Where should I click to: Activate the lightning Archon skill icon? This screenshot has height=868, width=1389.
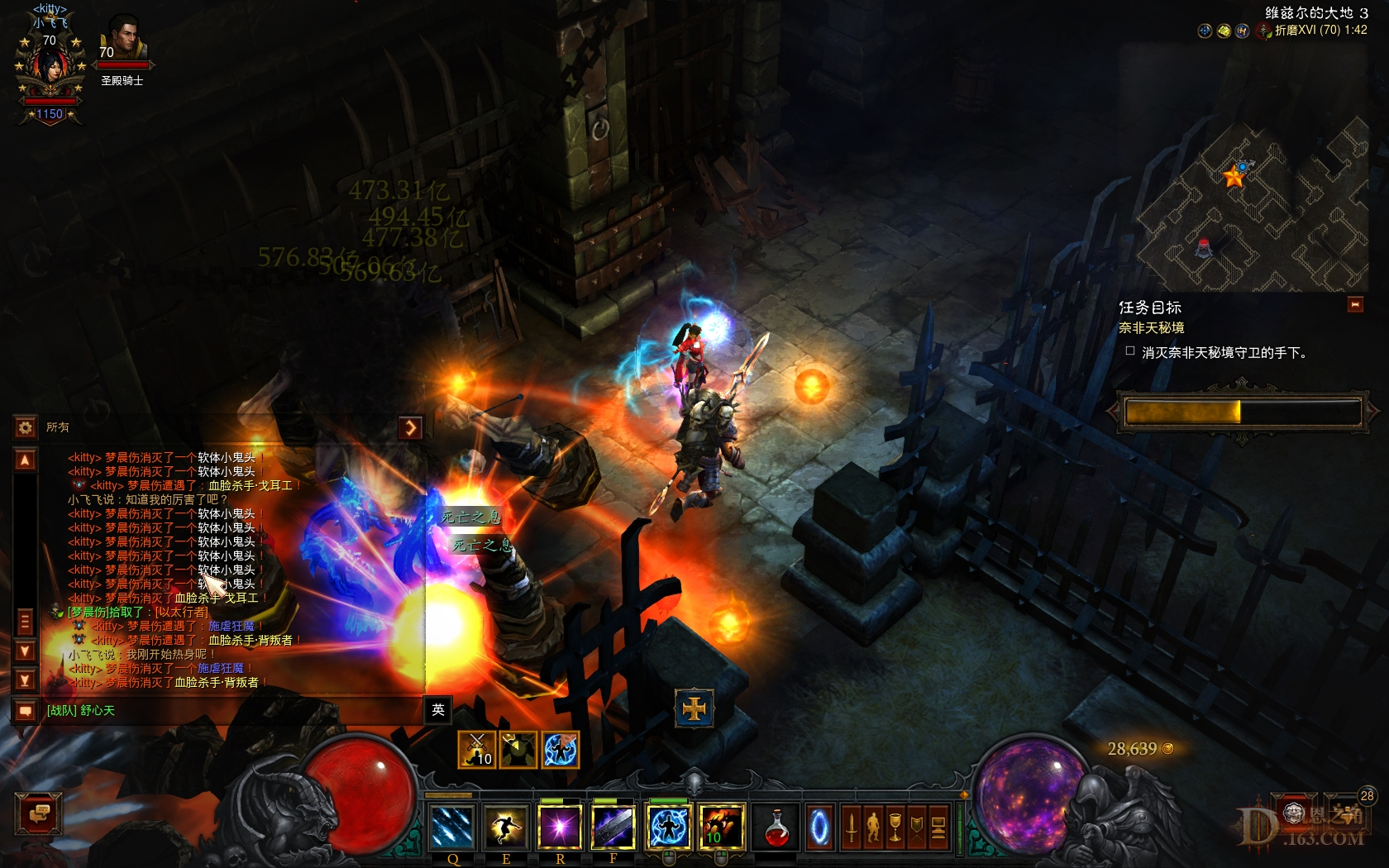(x=670, y=825)
